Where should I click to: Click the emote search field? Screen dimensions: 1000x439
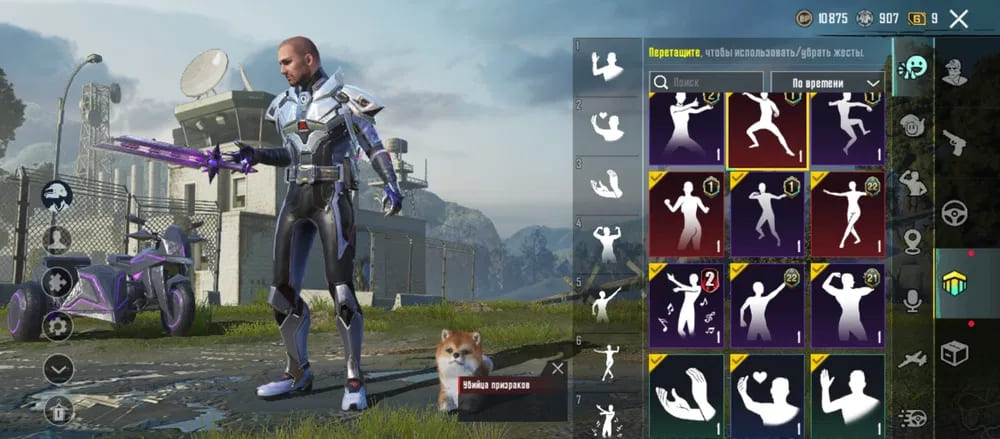coord(706,83)
